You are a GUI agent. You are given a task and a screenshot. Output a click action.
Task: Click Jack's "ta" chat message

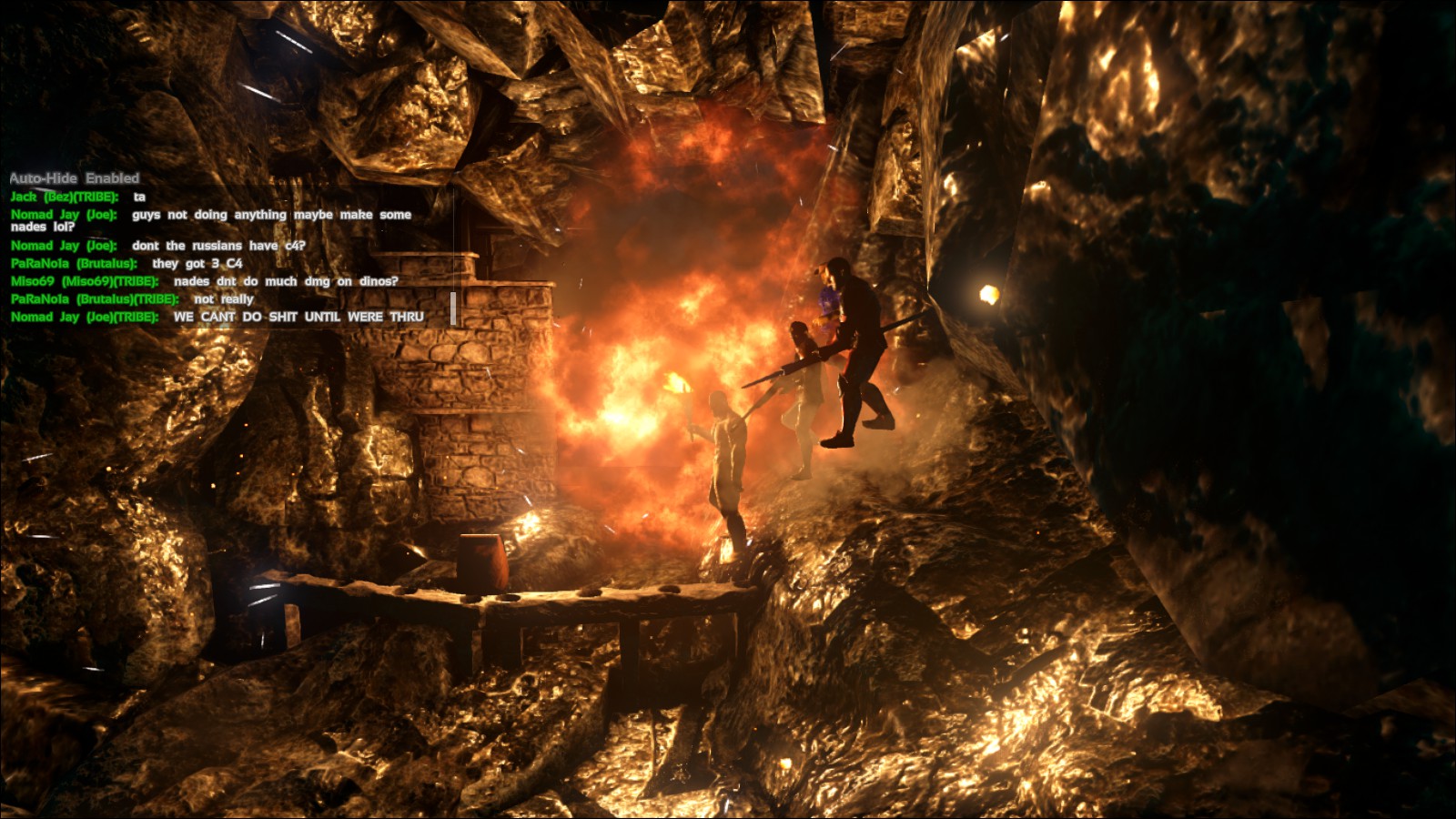(x=139, y=197)
